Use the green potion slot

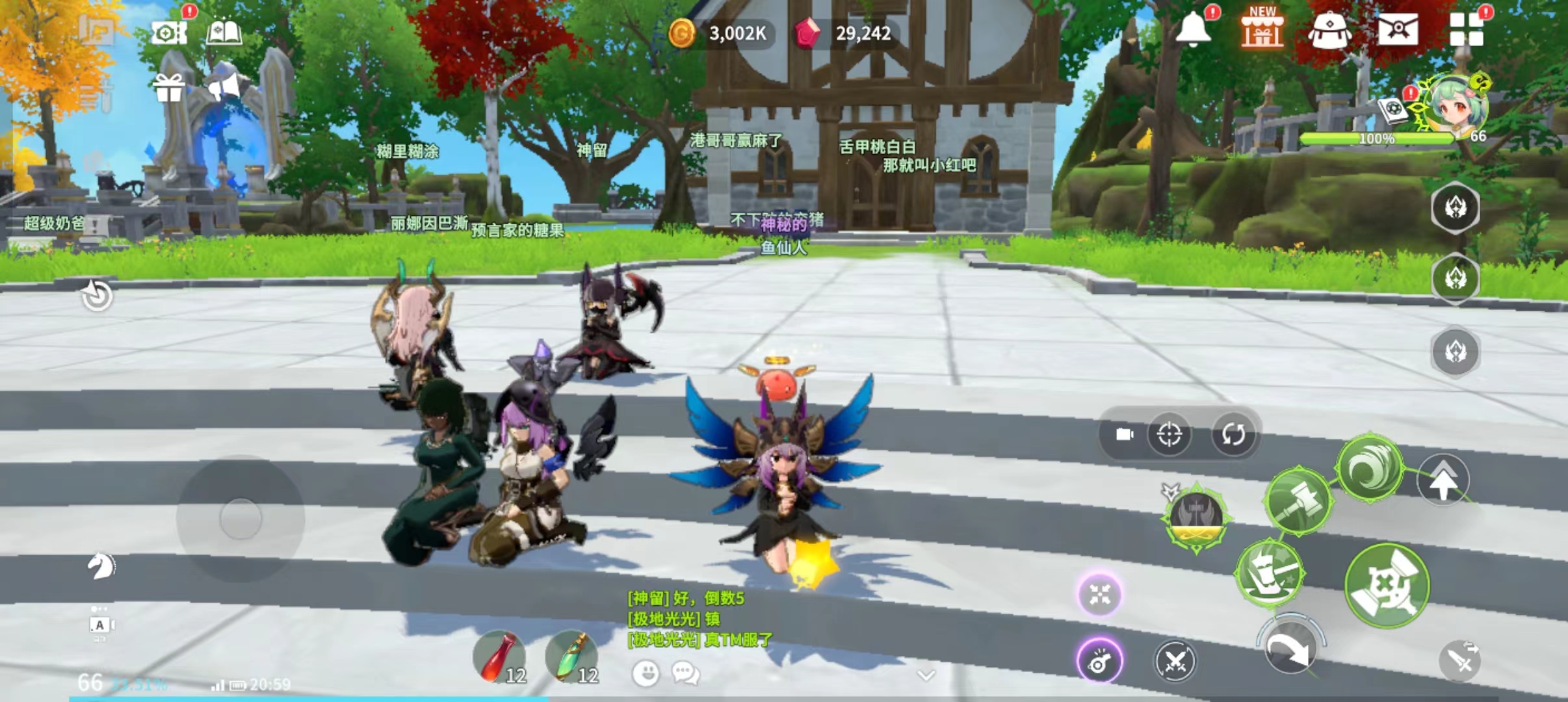(x=570, y=656)
